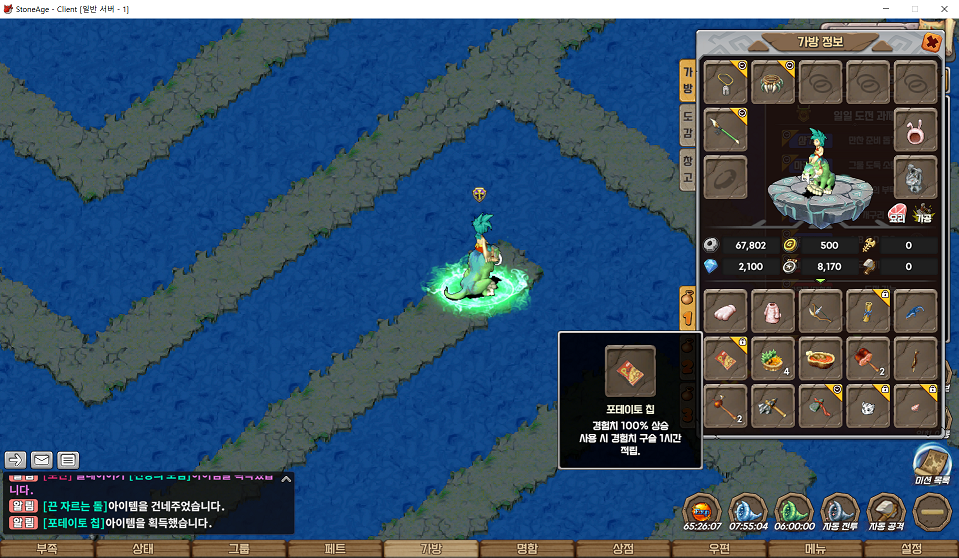
Task: Open the 설정 settings menu
Action: tap(911, 549)
